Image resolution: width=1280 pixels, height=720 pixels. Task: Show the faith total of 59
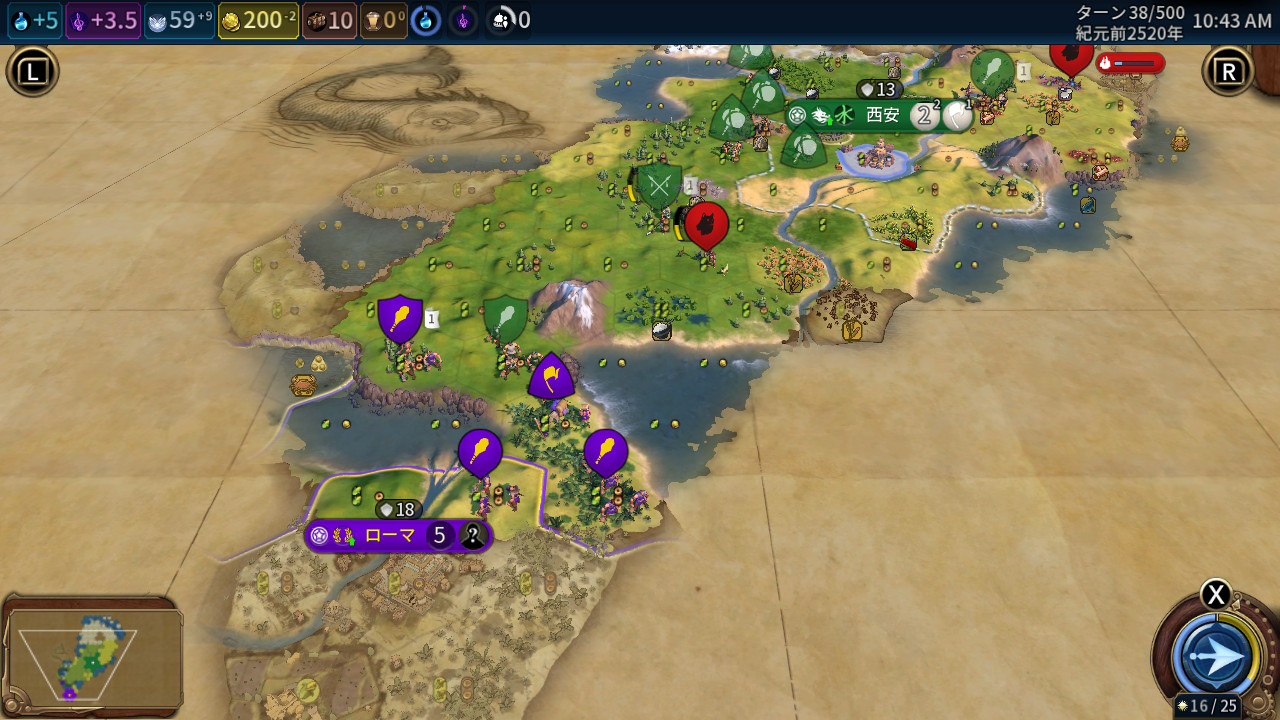(x=180, y=20)
